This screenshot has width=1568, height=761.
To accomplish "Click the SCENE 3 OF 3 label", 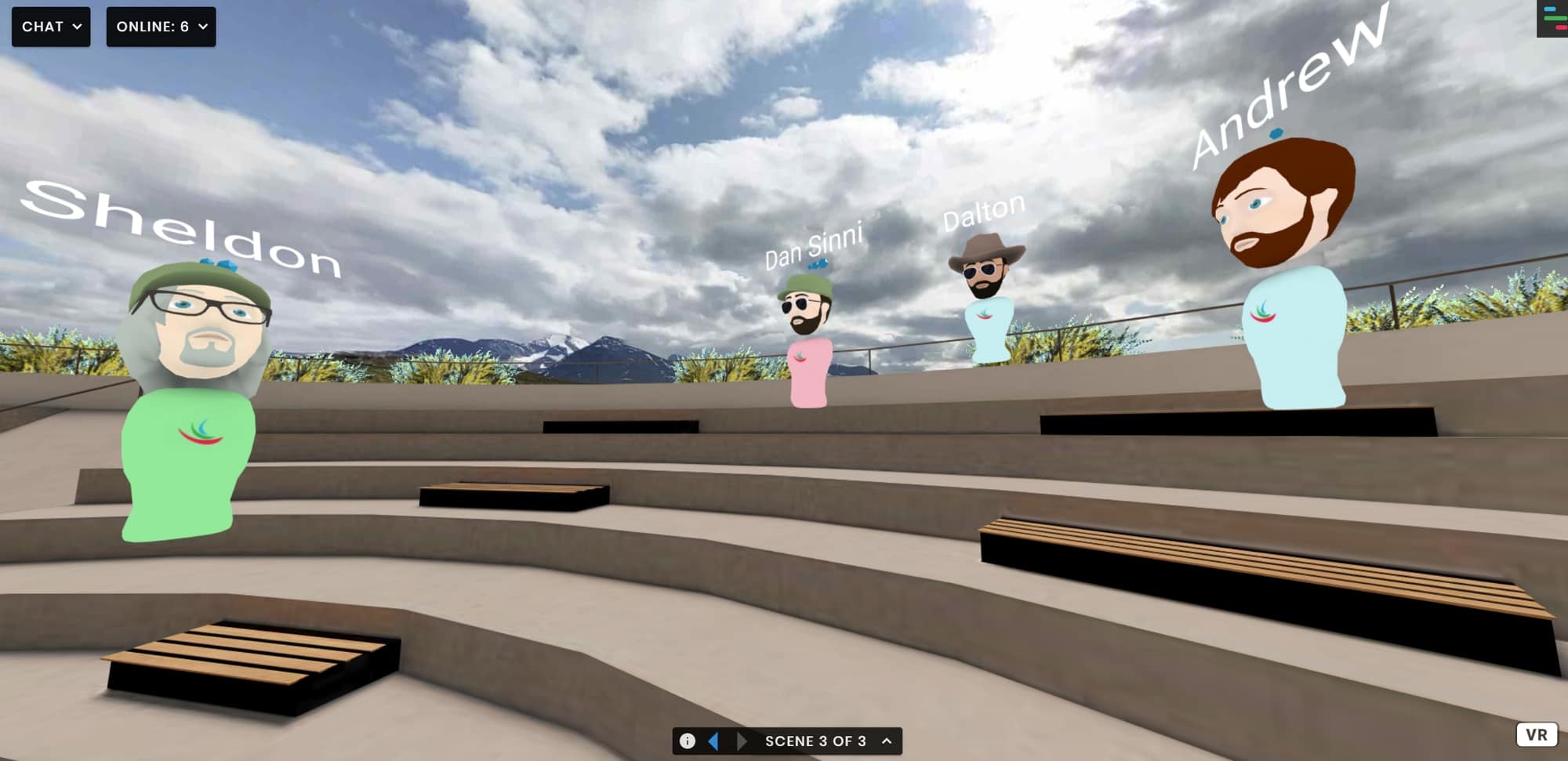I will 815,740.
